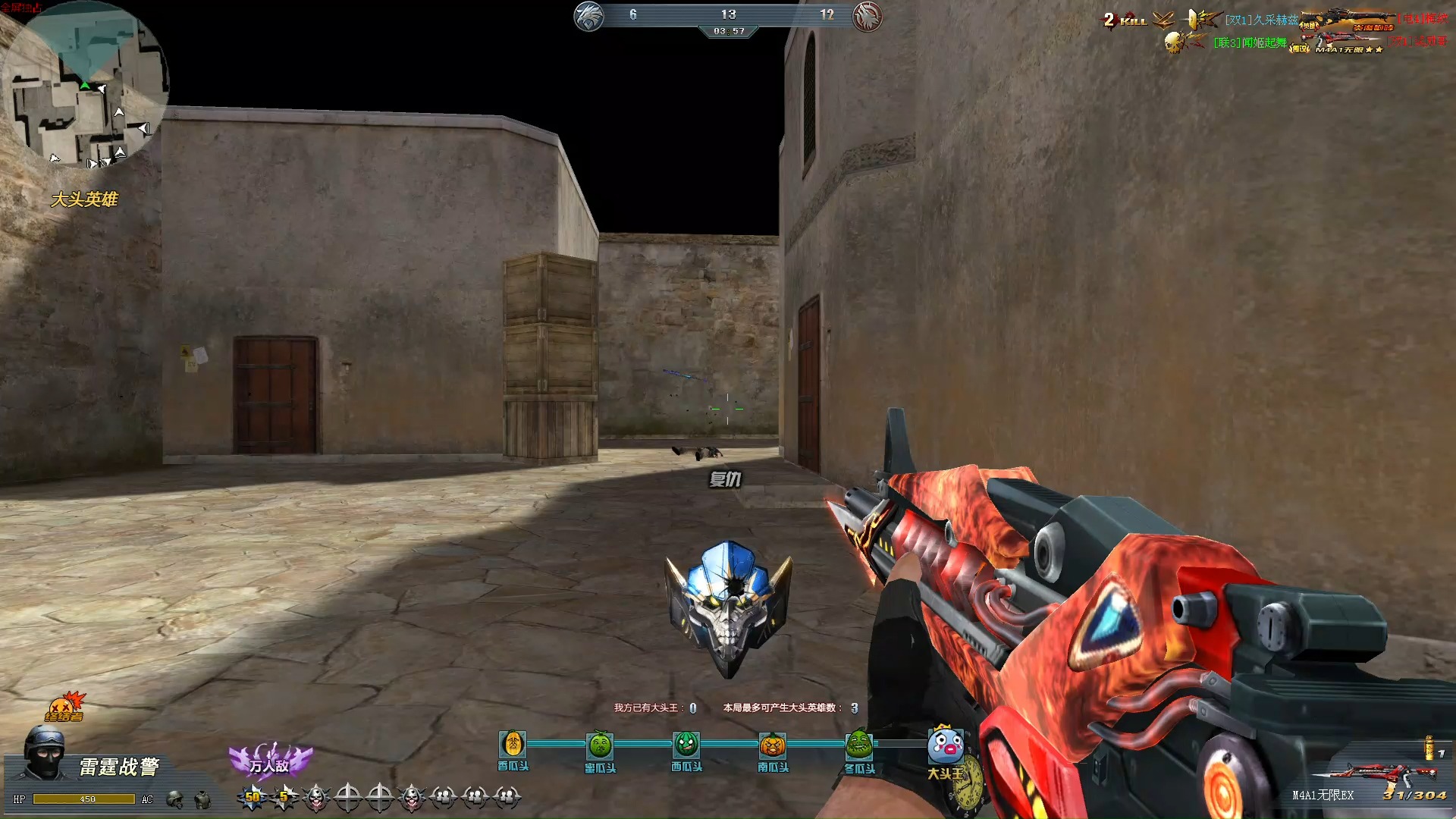Select the helmet armor icon
Screen dimensions: 1456x819
[175, 799]
